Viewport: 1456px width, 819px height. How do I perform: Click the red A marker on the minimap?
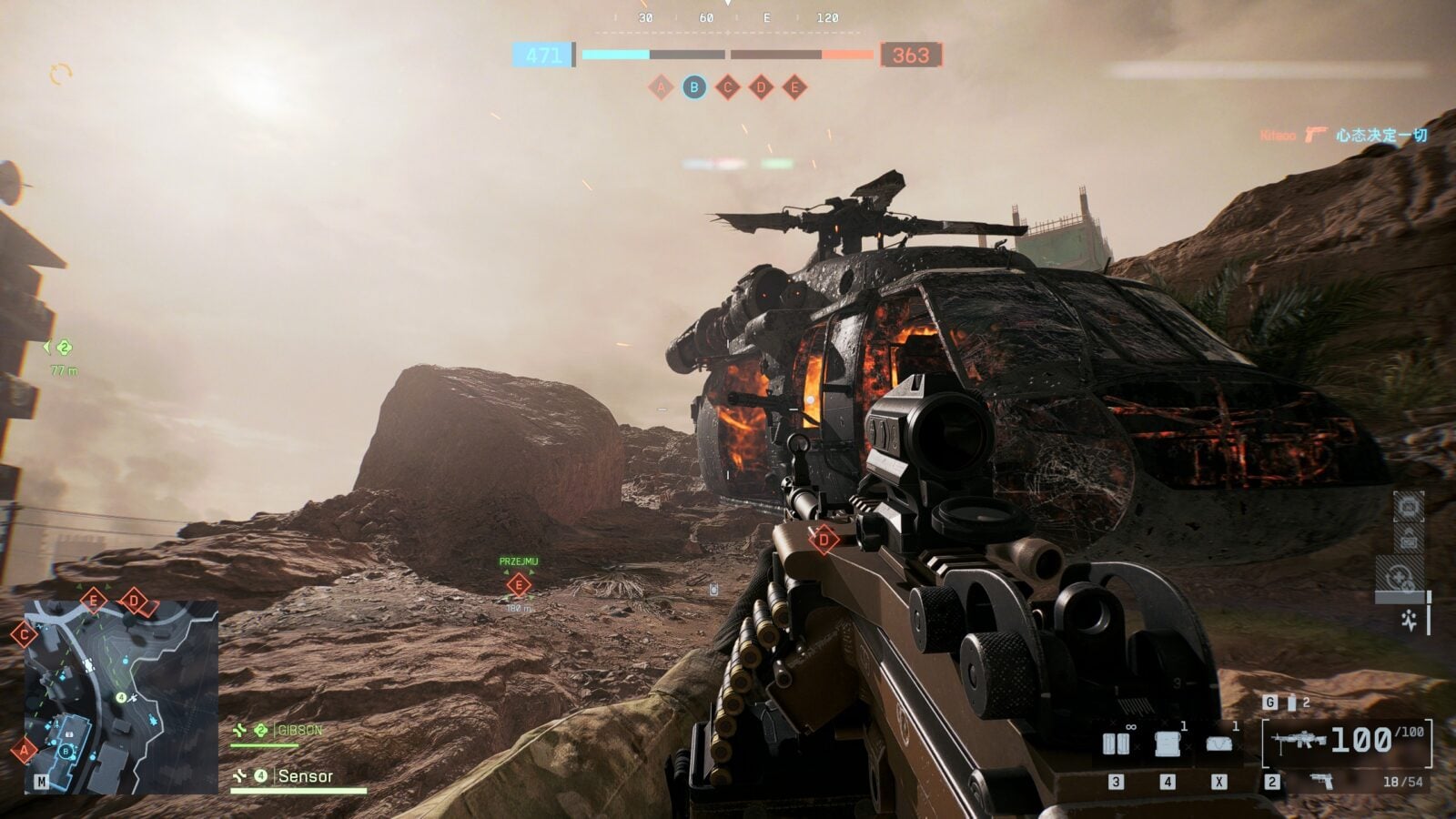(24, 751)
